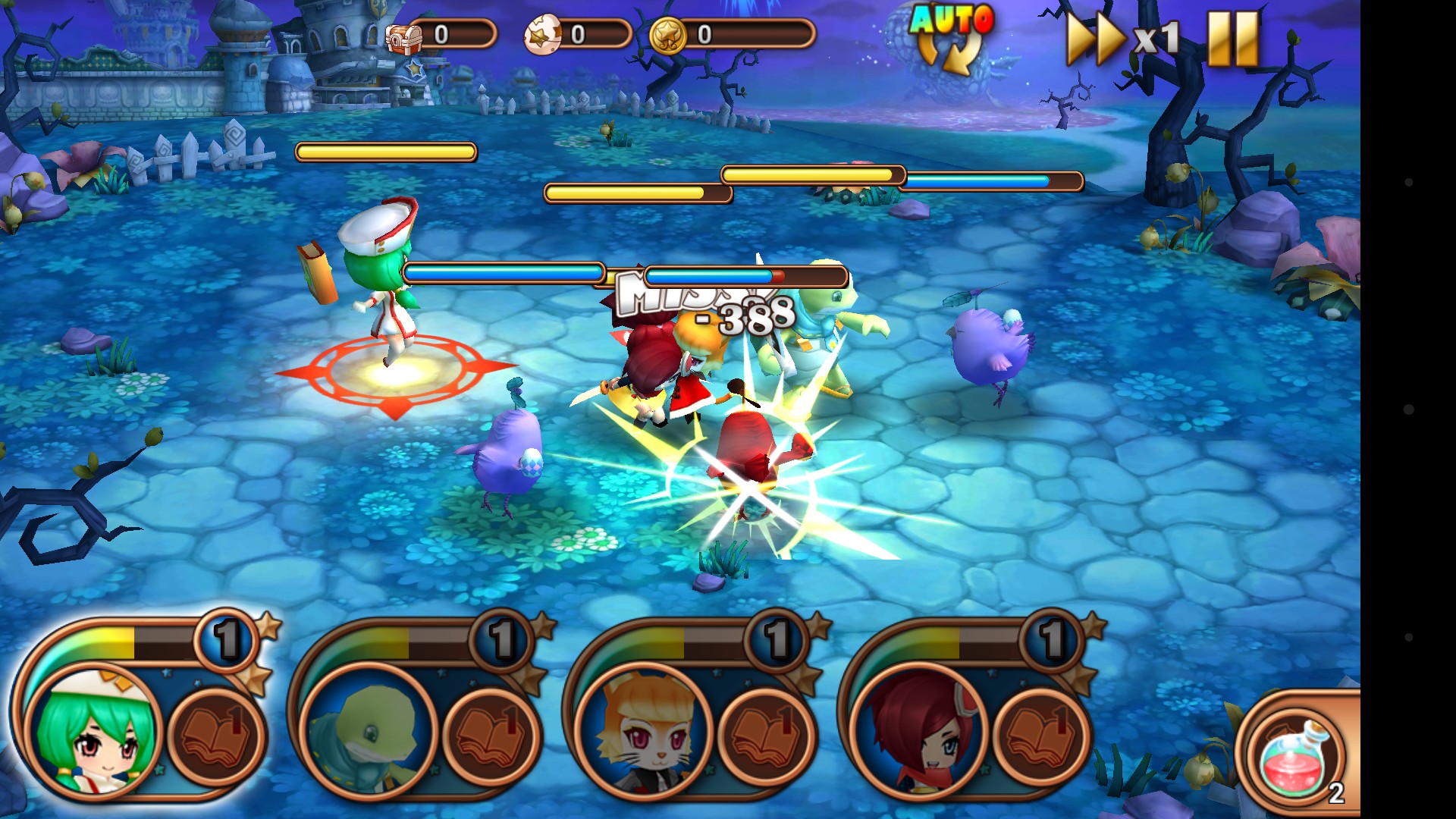1456x819 pixels.
Task: Select the orange cat hero portrait
Action: (645, 732)
